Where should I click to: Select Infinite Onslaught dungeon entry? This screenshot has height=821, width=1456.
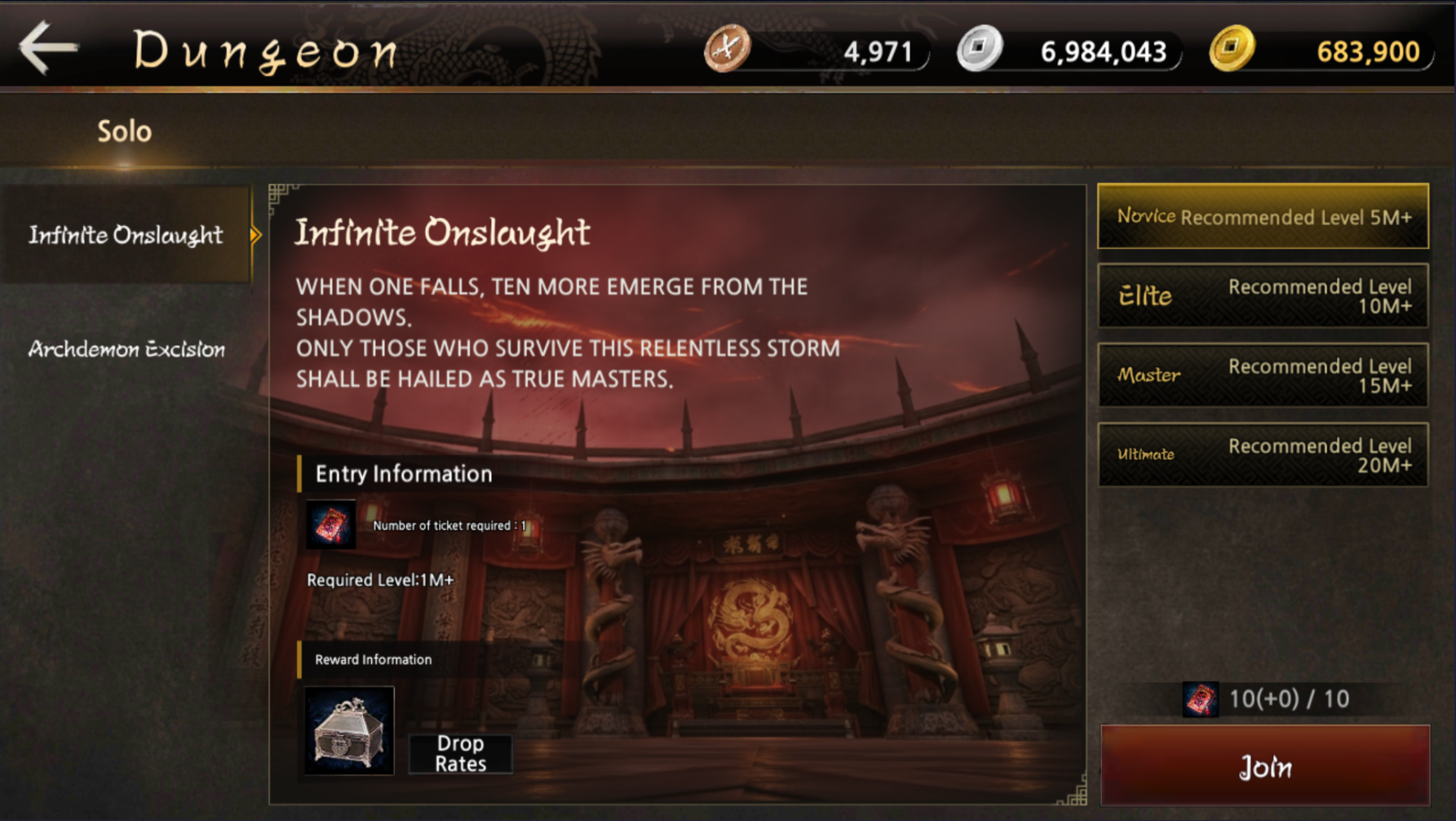point(126,235)
